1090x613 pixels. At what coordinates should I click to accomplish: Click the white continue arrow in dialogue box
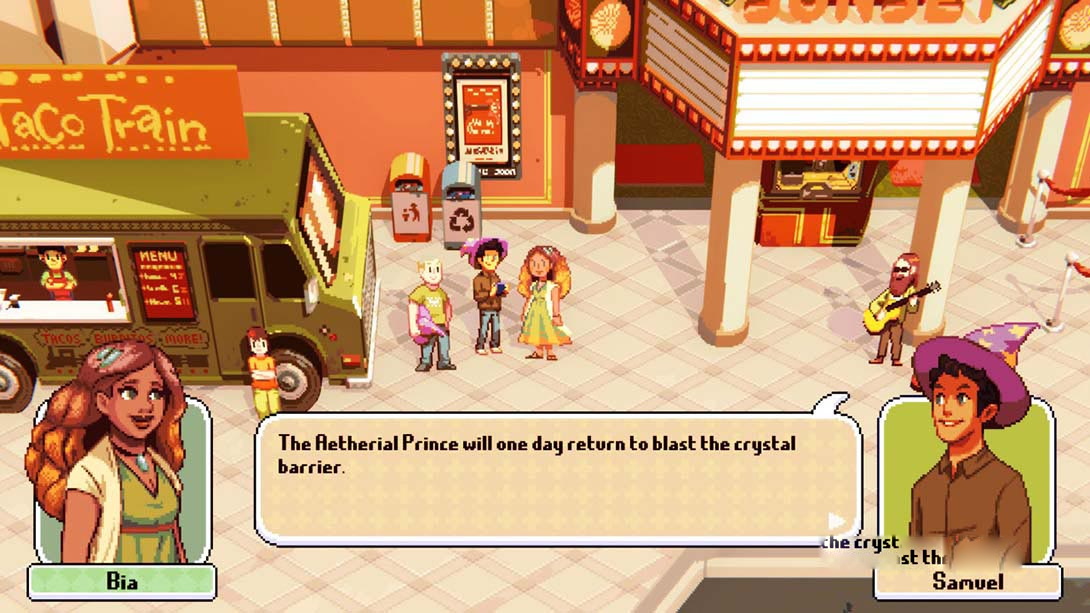[837, 521]
